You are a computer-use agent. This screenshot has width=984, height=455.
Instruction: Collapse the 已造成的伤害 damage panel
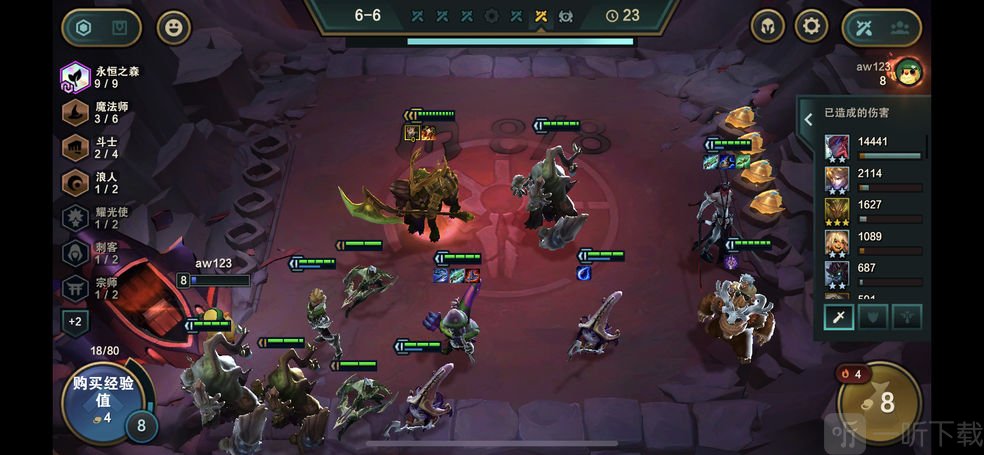pyautogui.click(x=808, y=120)
